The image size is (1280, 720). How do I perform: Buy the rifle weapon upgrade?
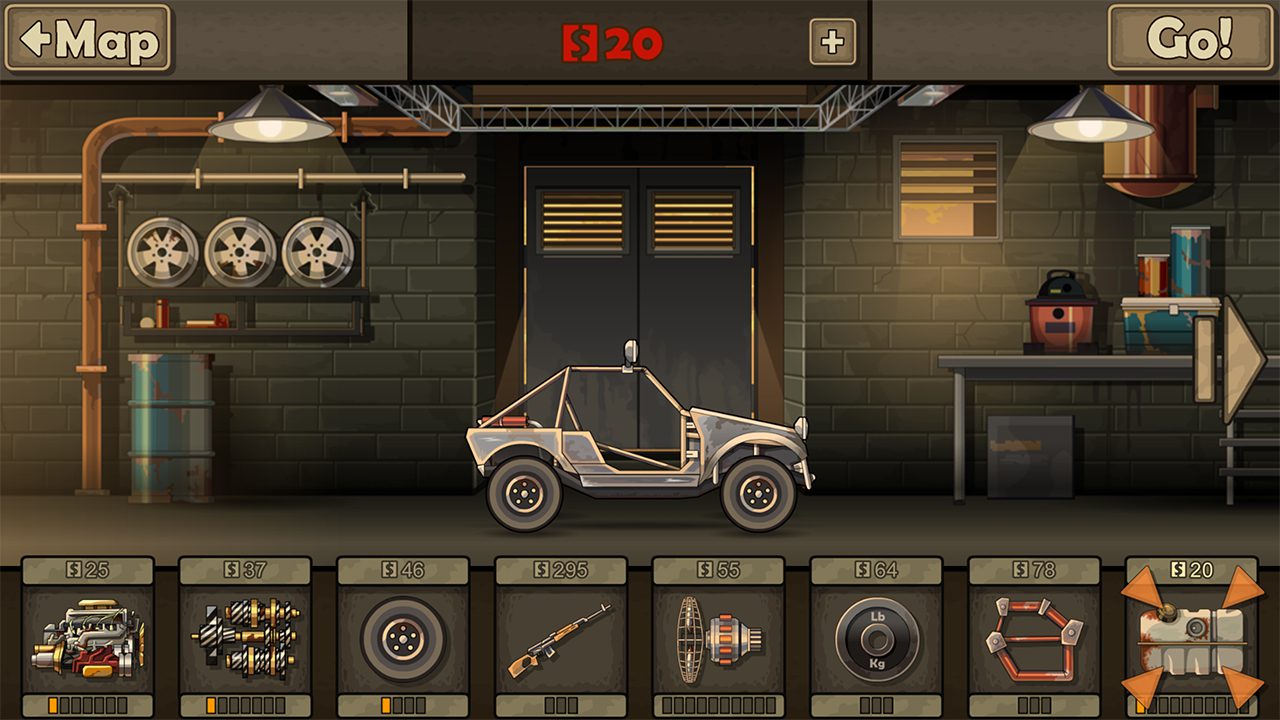click(x=561, y=638)
